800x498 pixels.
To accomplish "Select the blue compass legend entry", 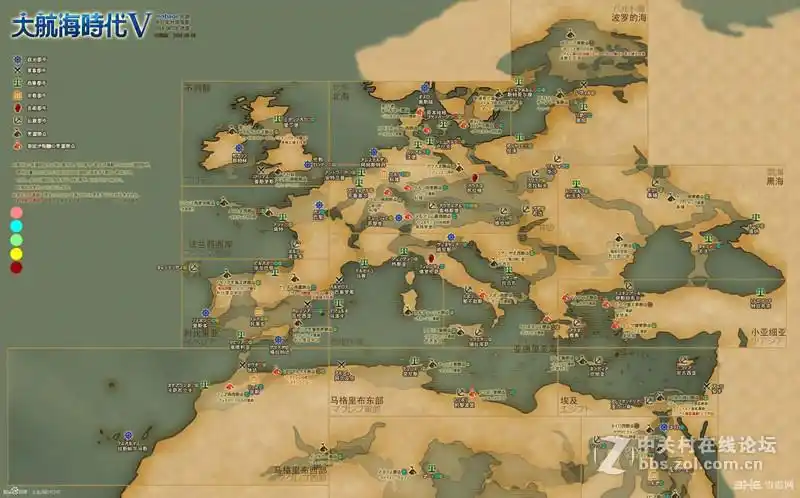I will click(17, 60).
